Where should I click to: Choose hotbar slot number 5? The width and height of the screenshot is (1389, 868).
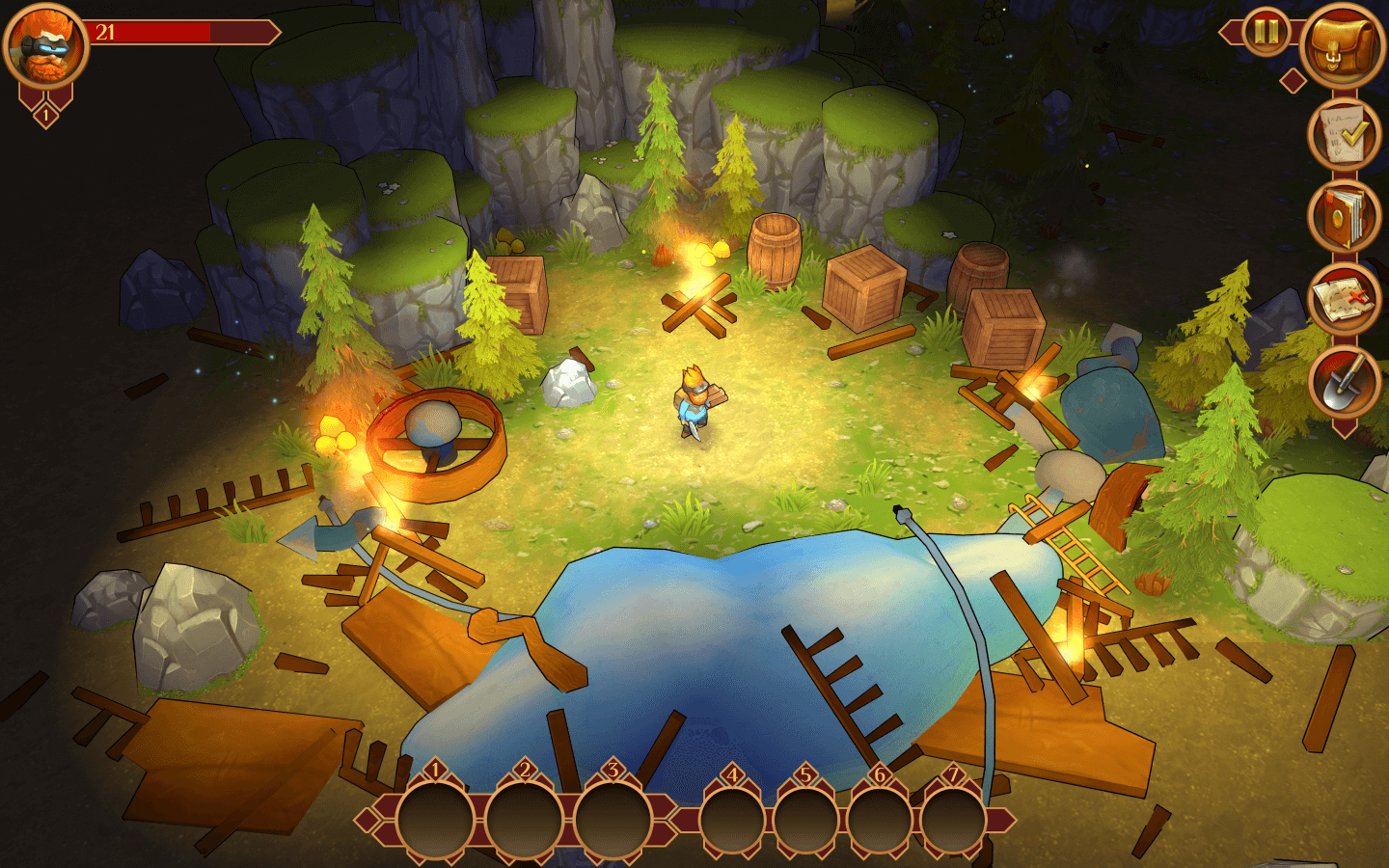tap(805, 821)
